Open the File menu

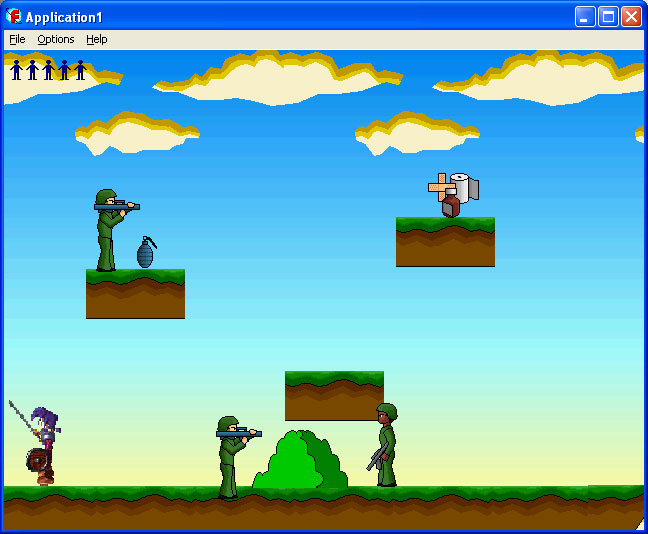[17, 39]
